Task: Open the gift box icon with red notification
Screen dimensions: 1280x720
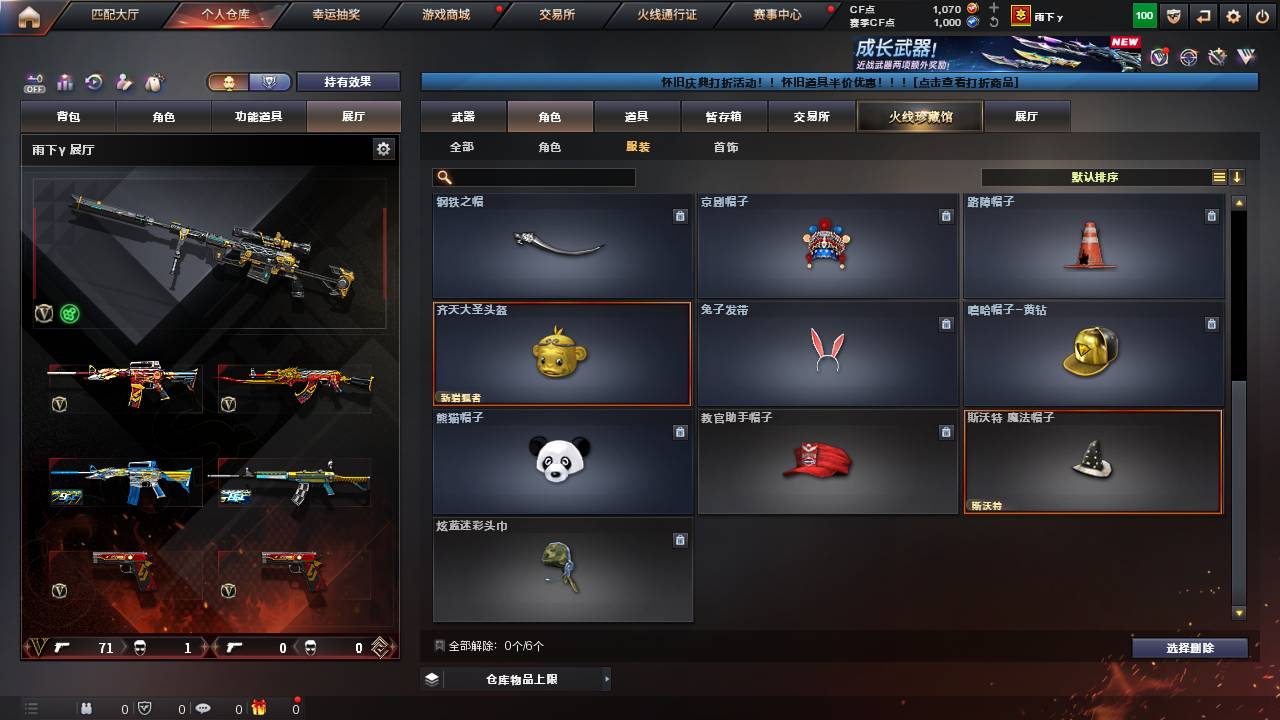Action: pyautogui.click(x=260, y=708)
